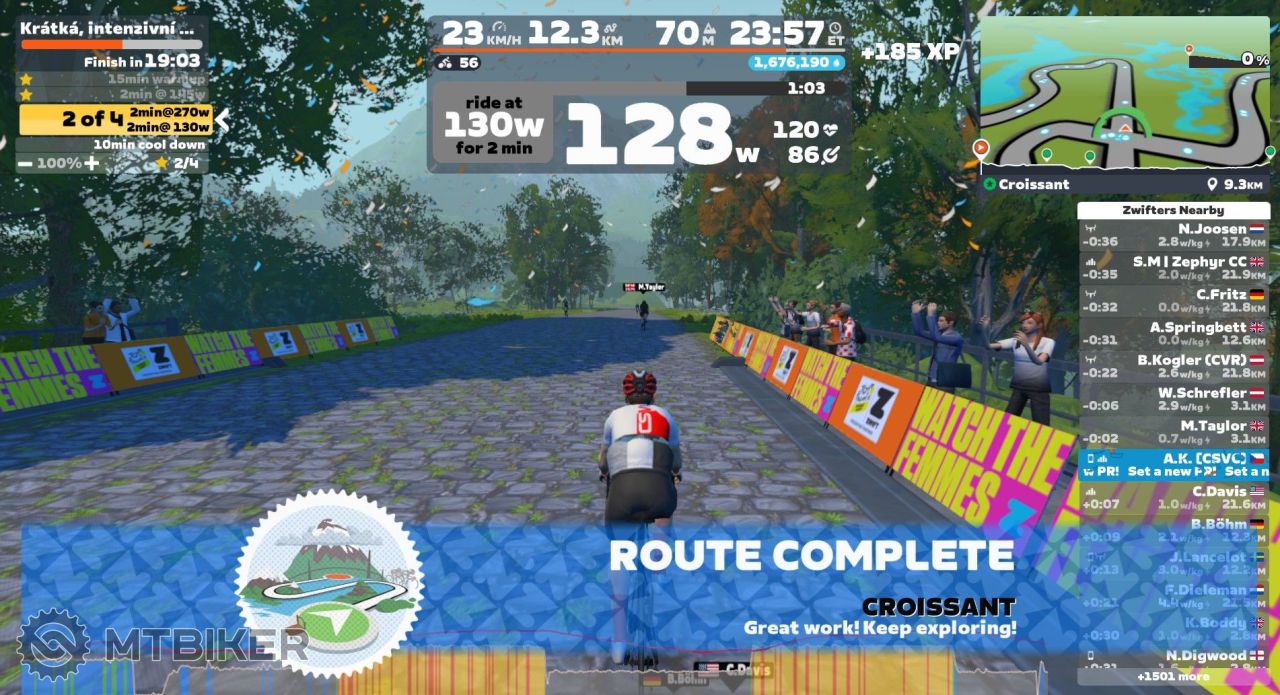Screen dimensions: 1280x695
Task: Collapse workout panel using the arrow
Action: tap(223, 120)
